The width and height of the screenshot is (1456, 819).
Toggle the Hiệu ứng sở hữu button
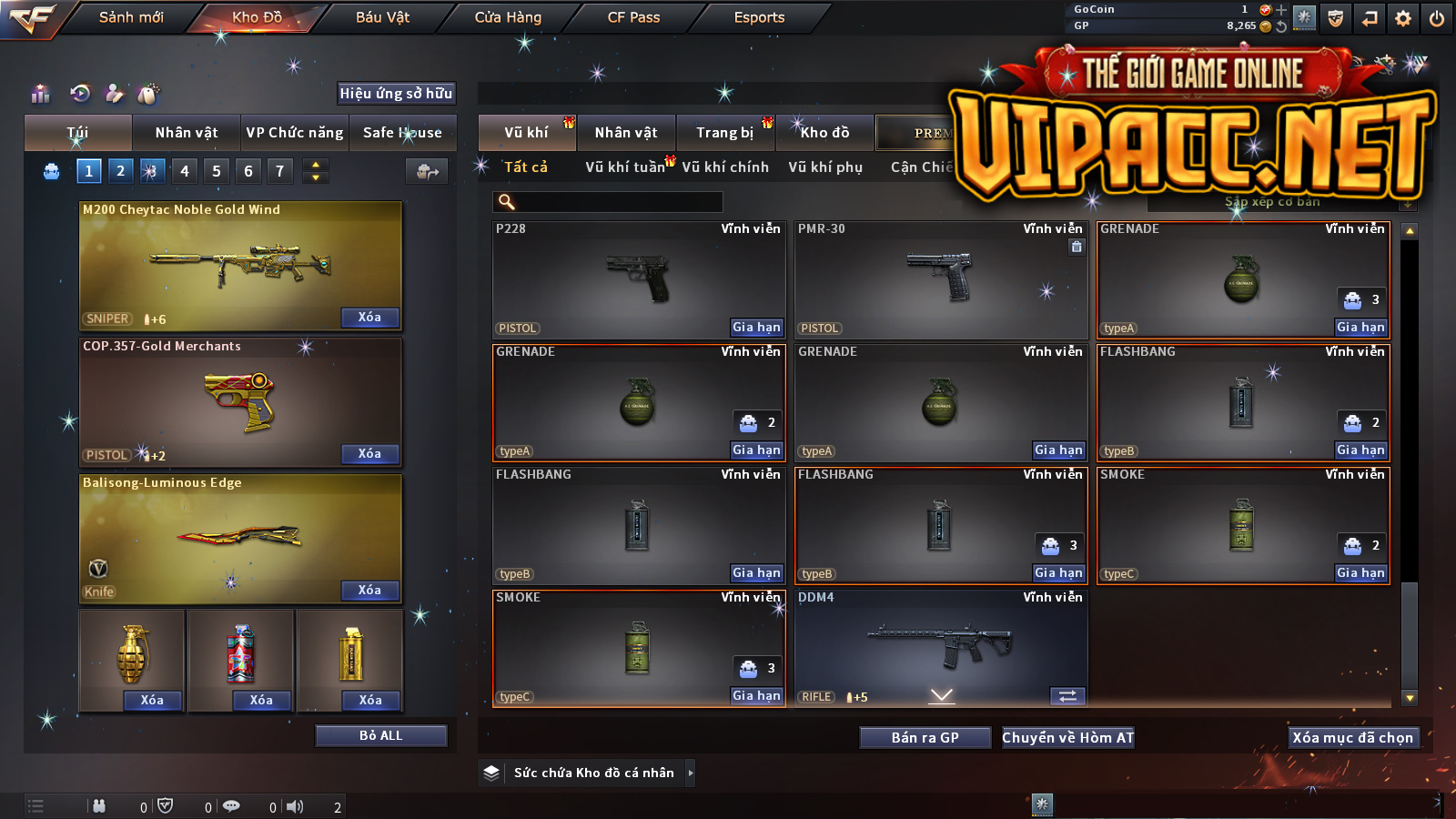(396, 93)
